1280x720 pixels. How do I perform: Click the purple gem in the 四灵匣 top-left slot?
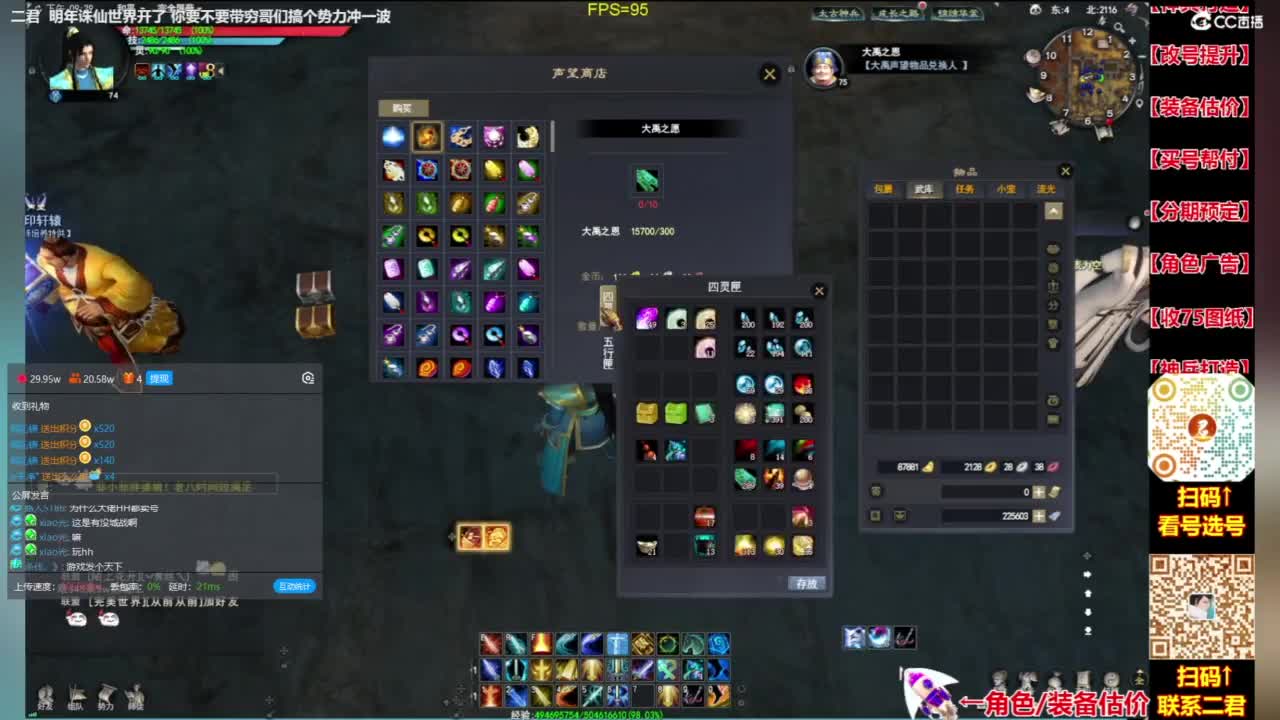[645, 317]
